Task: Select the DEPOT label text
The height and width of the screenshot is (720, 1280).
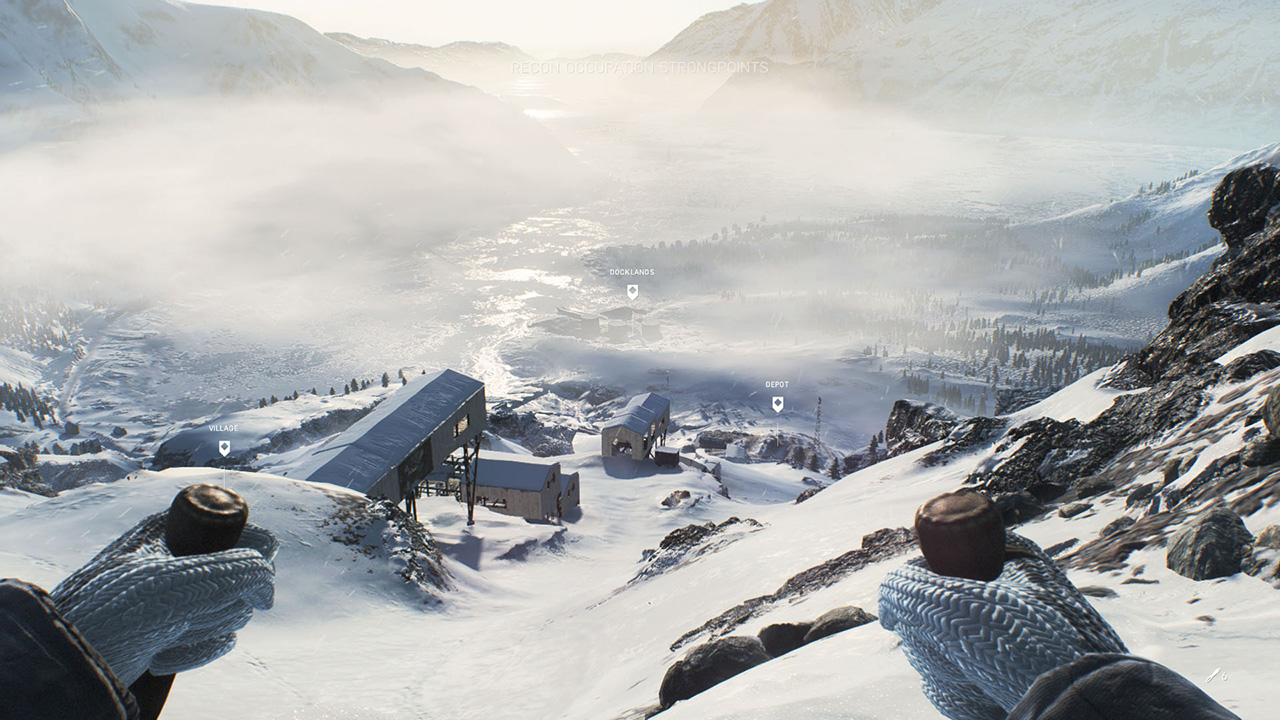Action: pos(777,383)
